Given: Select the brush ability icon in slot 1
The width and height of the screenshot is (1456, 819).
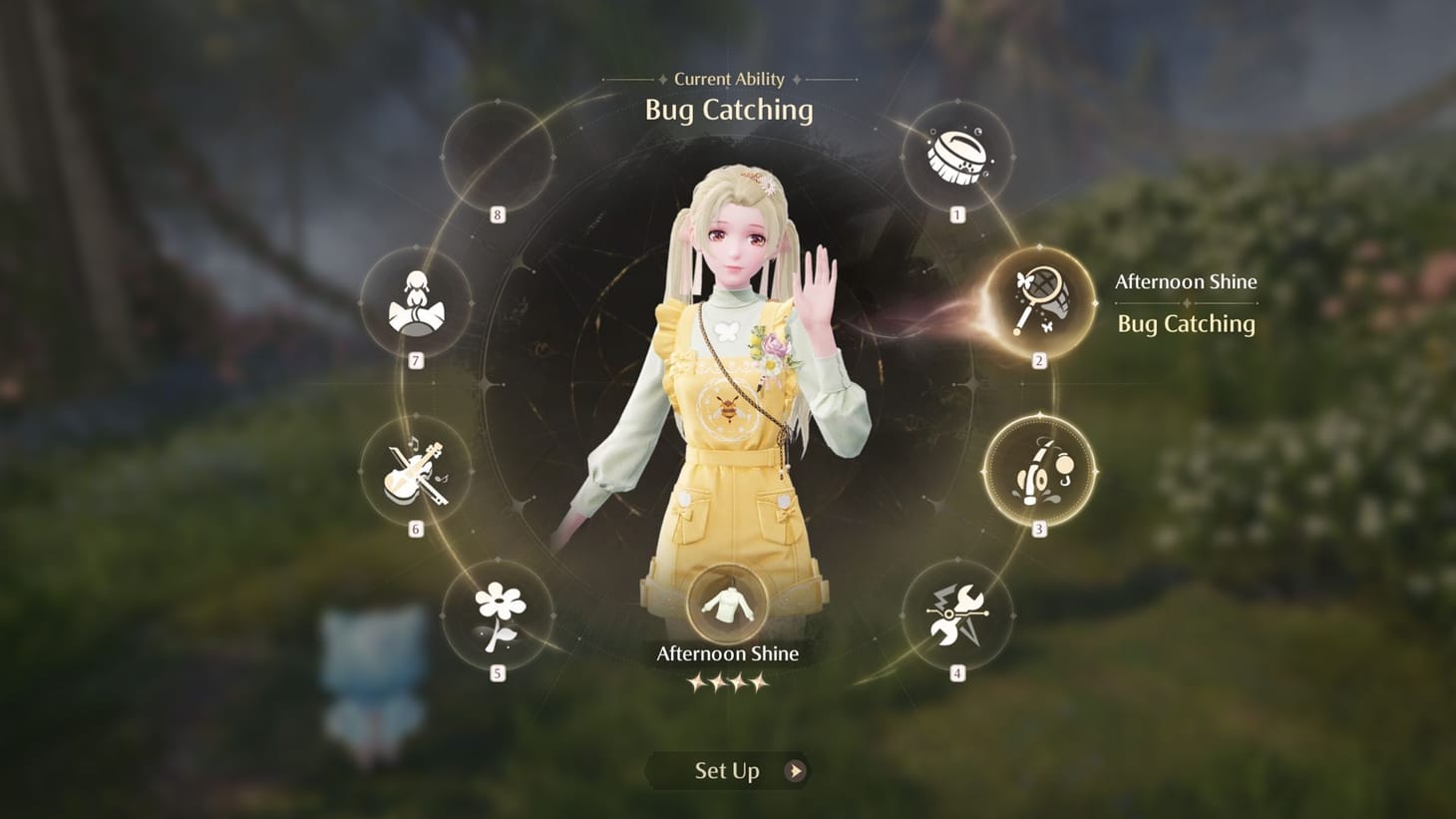Looking at the screenshot, I should pos(955,157).
